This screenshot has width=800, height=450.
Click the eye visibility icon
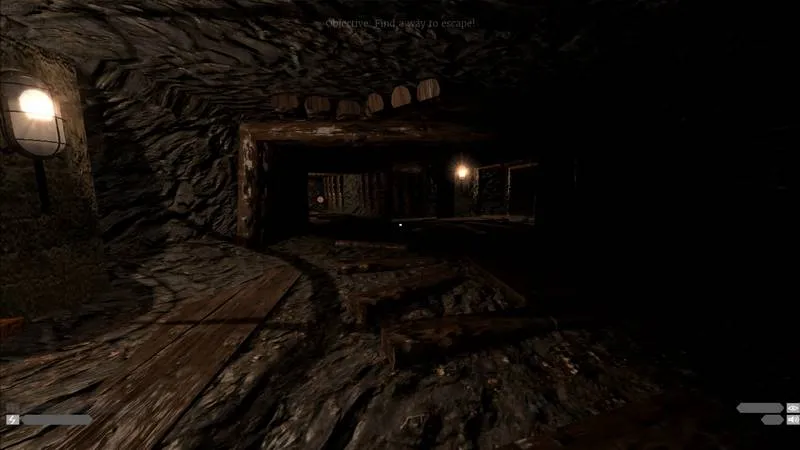click(x=793, y=408)
